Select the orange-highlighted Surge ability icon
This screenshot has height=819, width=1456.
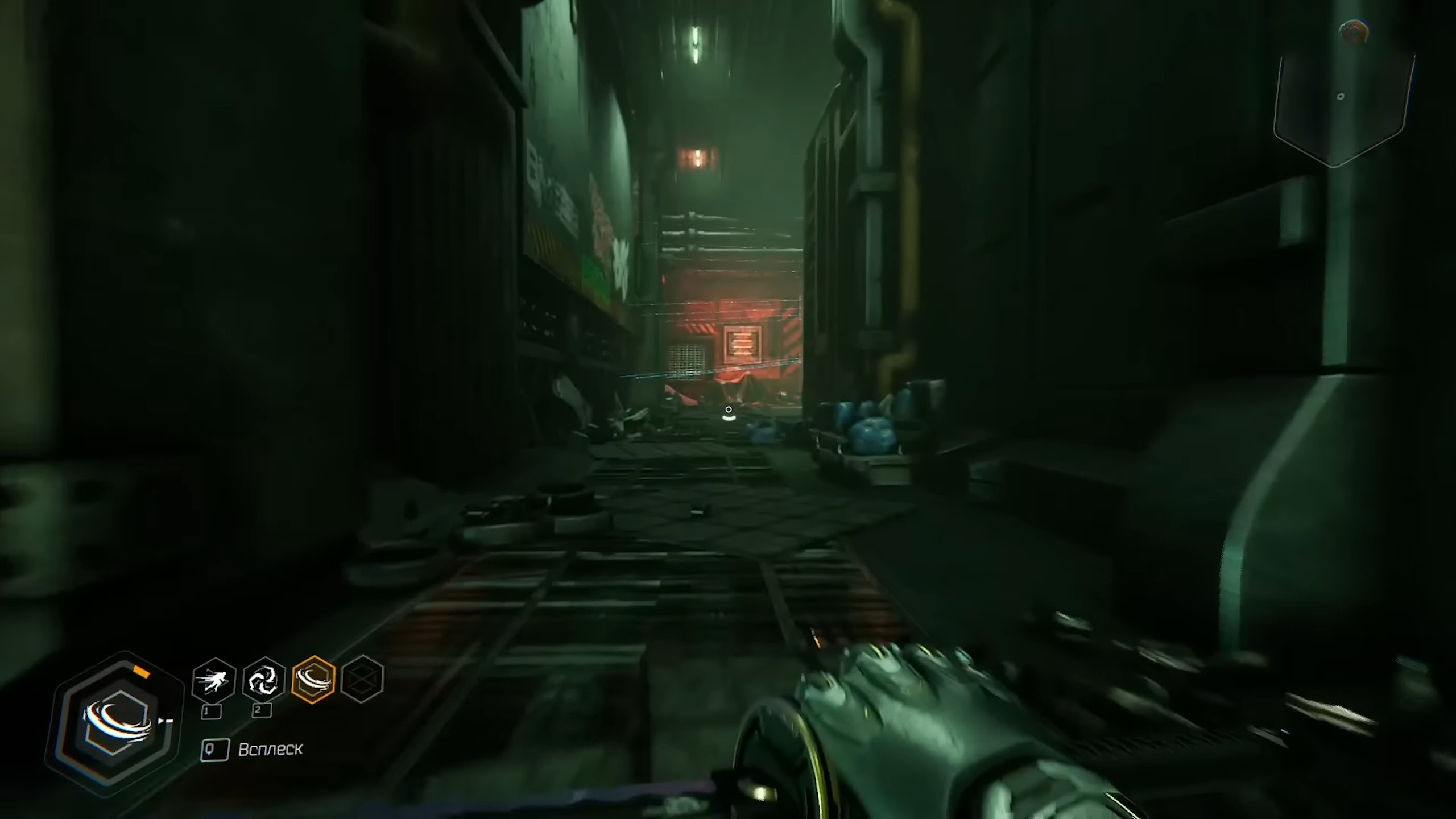313,680
